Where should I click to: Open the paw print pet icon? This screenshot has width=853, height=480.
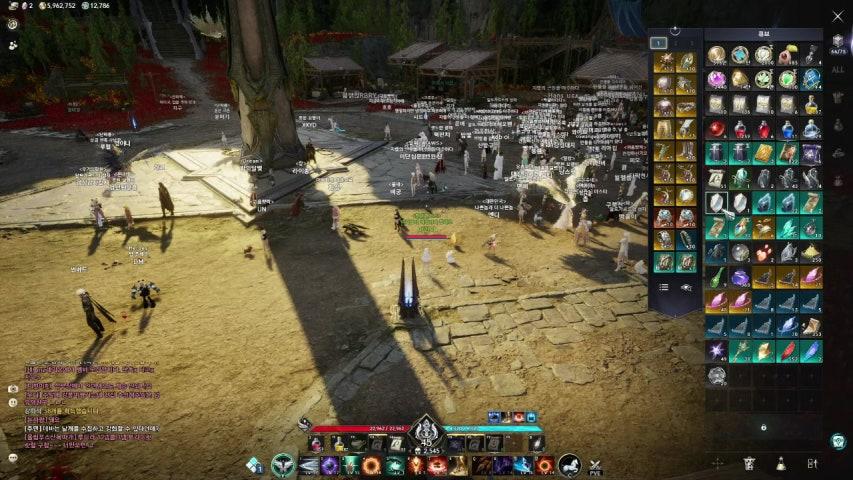pos(13,45)
